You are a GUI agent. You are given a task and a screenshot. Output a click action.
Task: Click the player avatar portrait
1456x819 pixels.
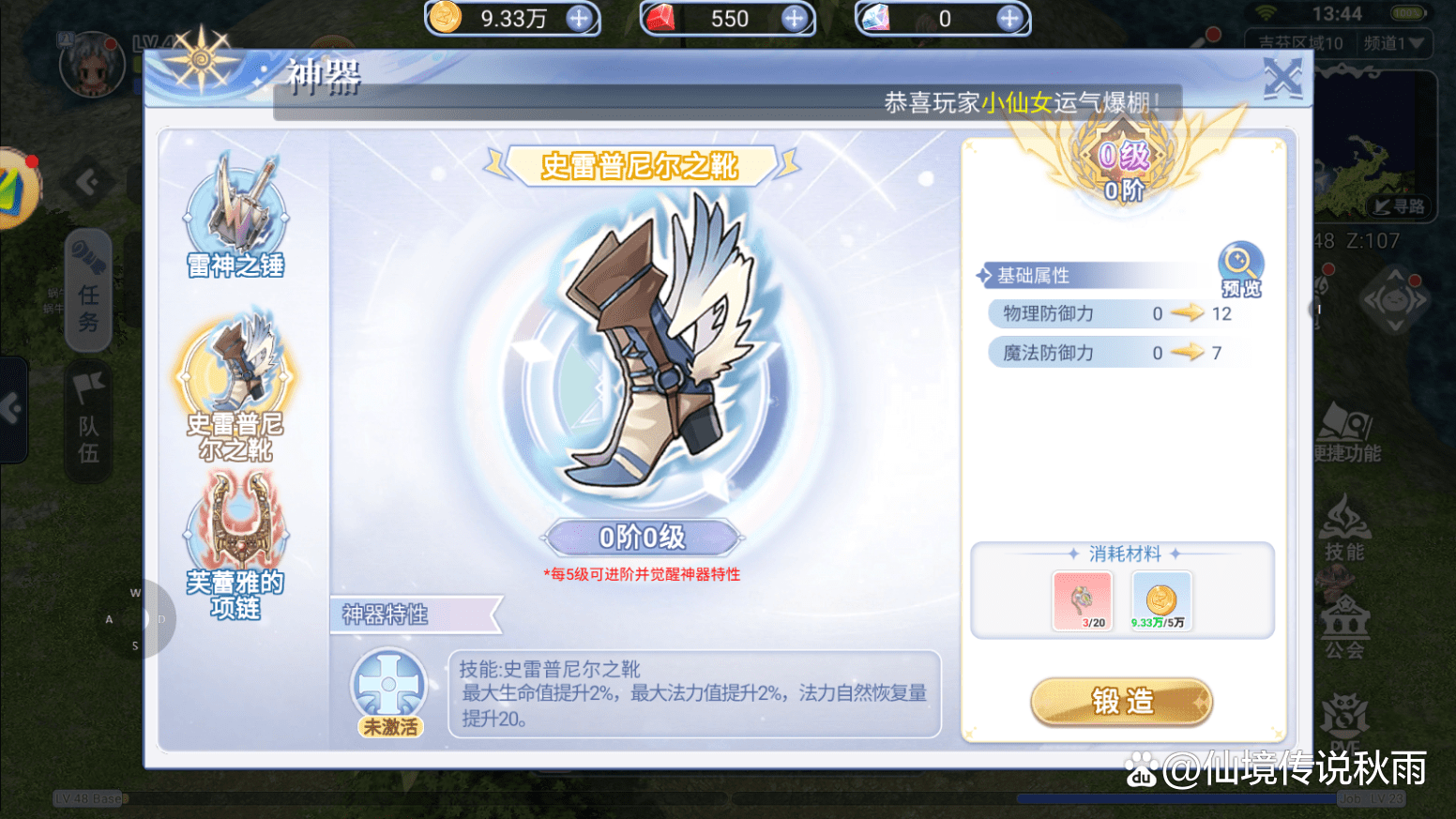click(91, 65)
